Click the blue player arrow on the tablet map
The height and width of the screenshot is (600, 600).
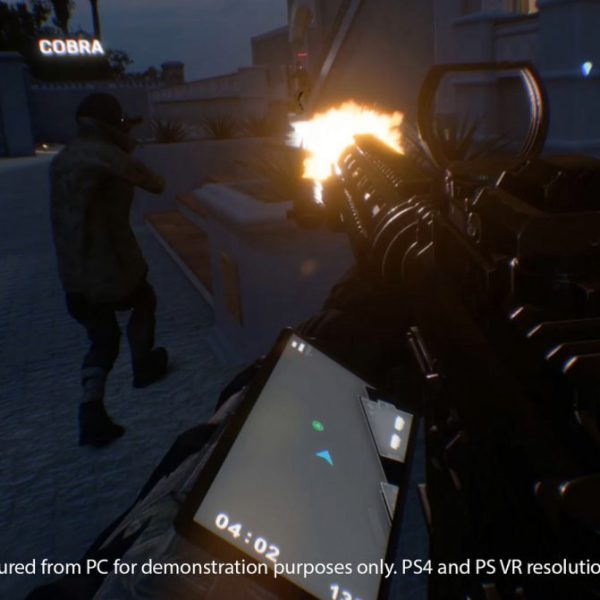pyautogui.click(x=324, y=457)
